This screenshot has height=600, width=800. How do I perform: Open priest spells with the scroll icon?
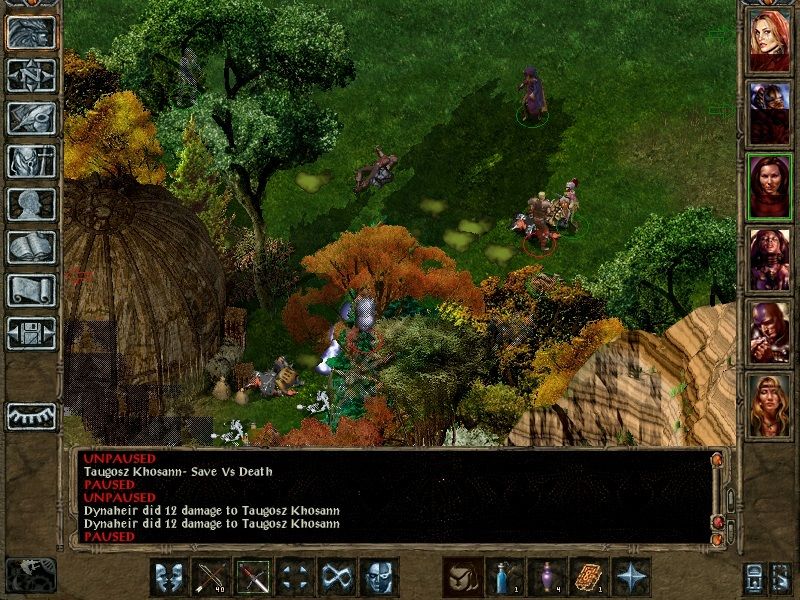coord(31,290)
